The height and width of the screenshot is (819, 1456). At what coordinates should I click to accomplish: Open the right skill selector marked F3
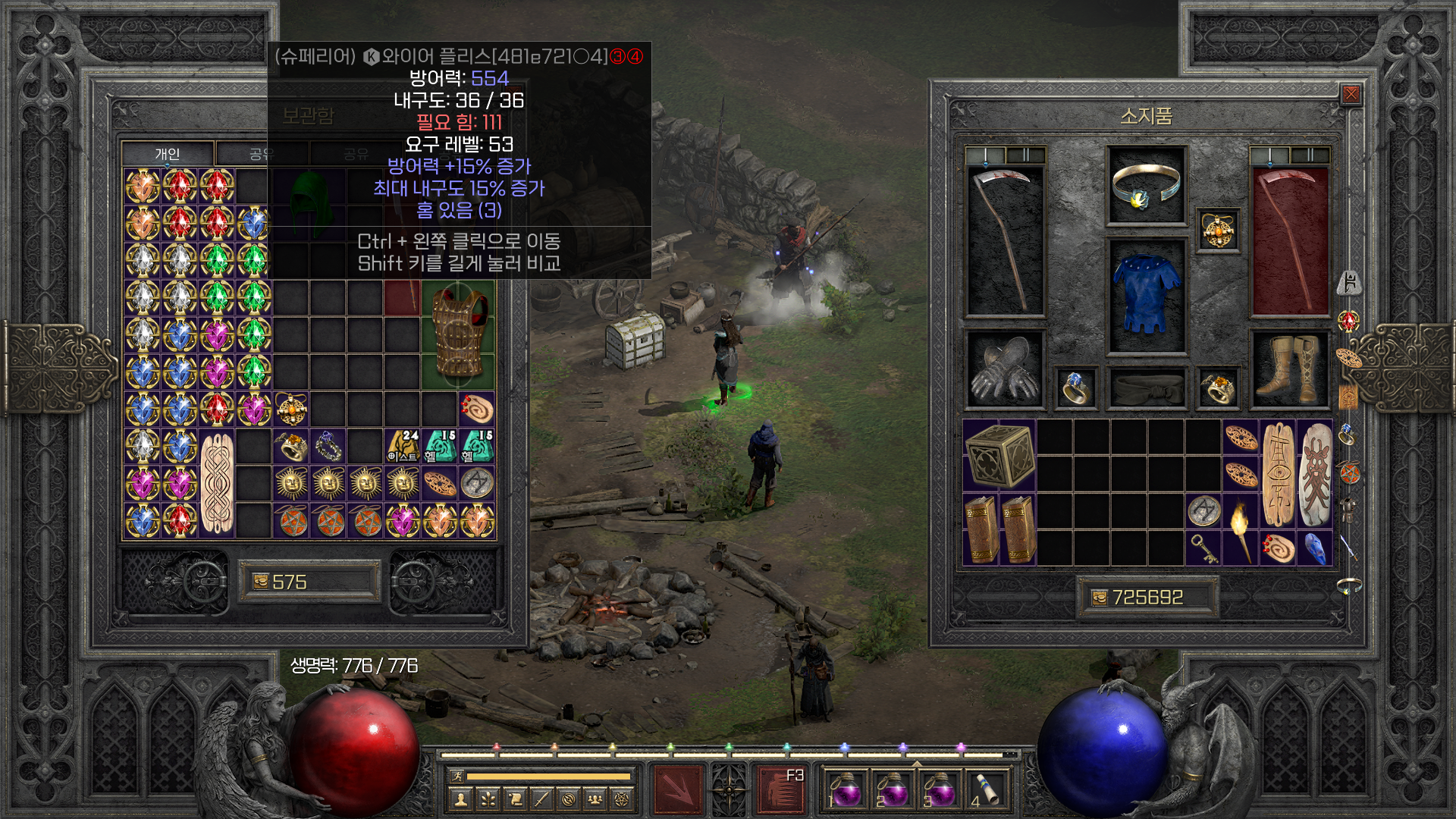(x=781, y=789)
